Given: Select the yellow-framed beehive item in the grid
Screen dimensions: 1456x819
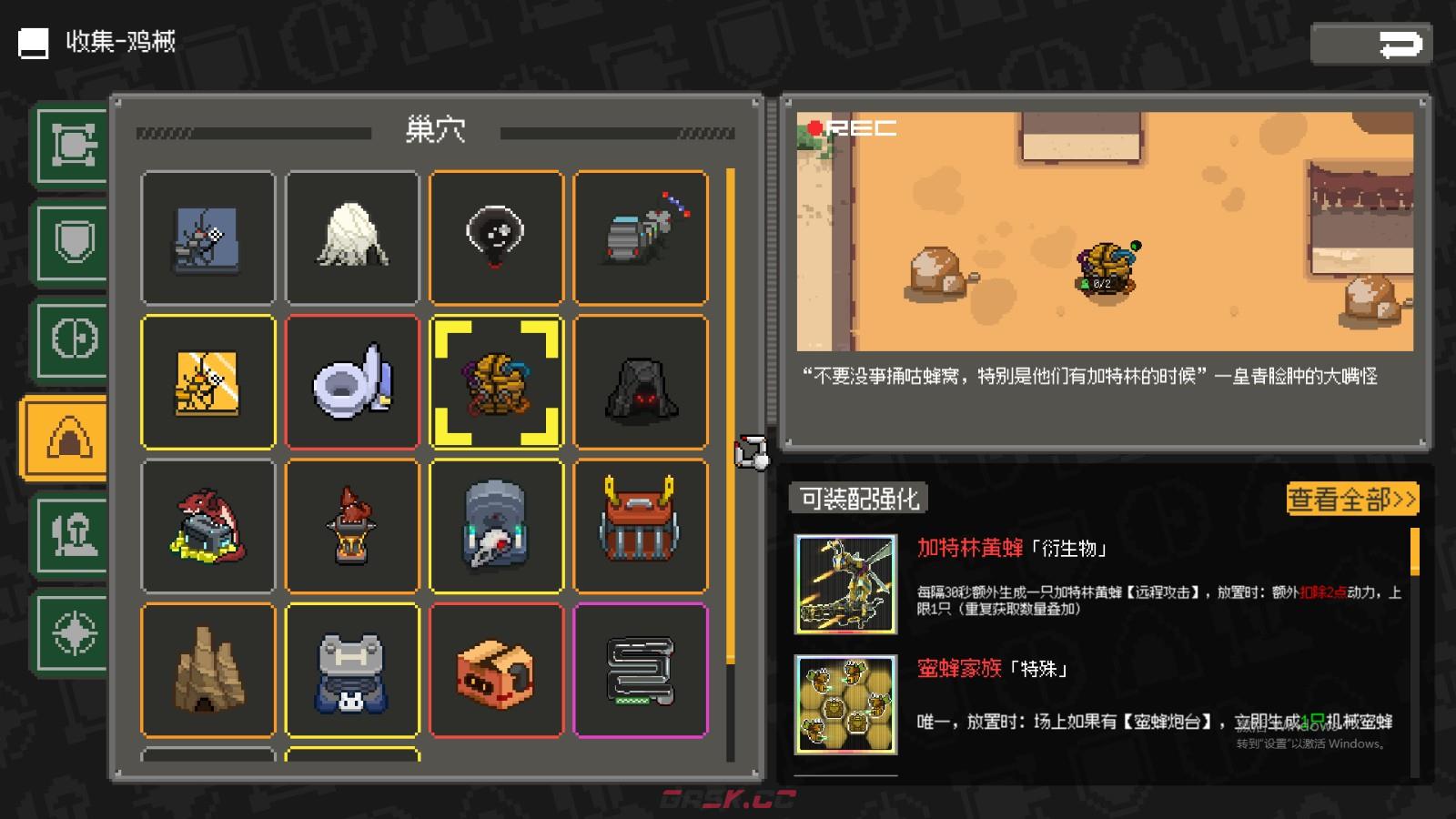Looking at the screenshot, I should pos(497,382).
